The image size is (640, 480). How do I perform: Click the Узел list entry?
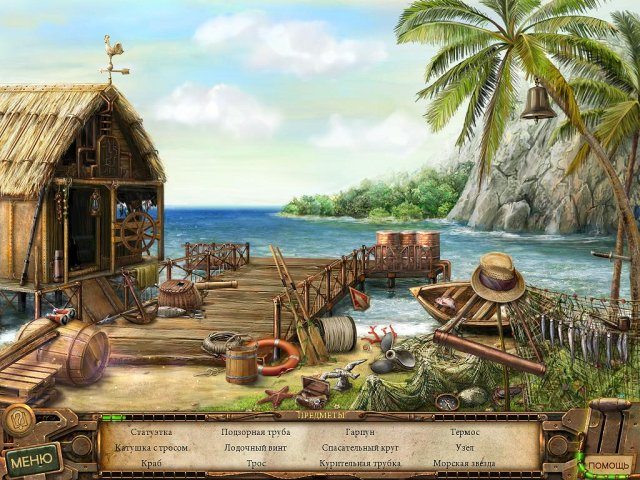pyautogui.click(x=464, y=448)
